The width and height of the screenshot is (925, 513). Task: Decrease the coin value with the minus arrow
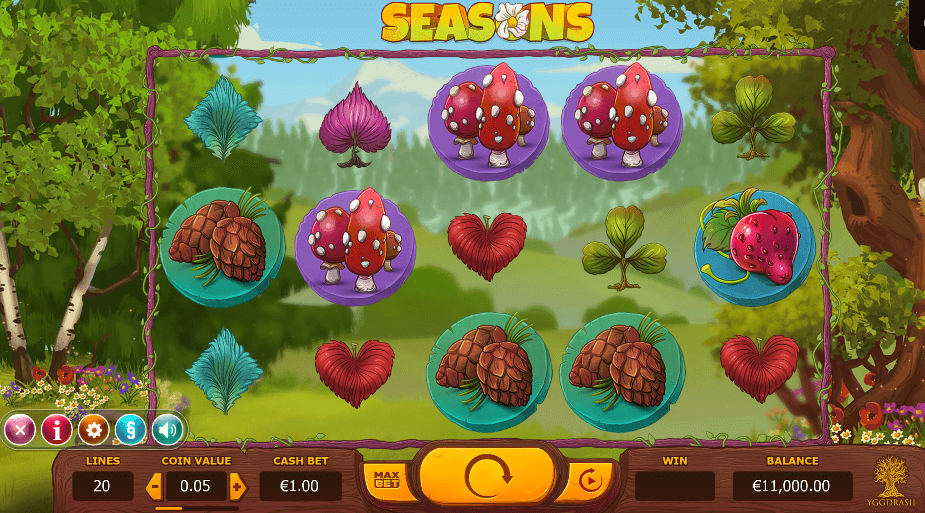coord(154,487)
